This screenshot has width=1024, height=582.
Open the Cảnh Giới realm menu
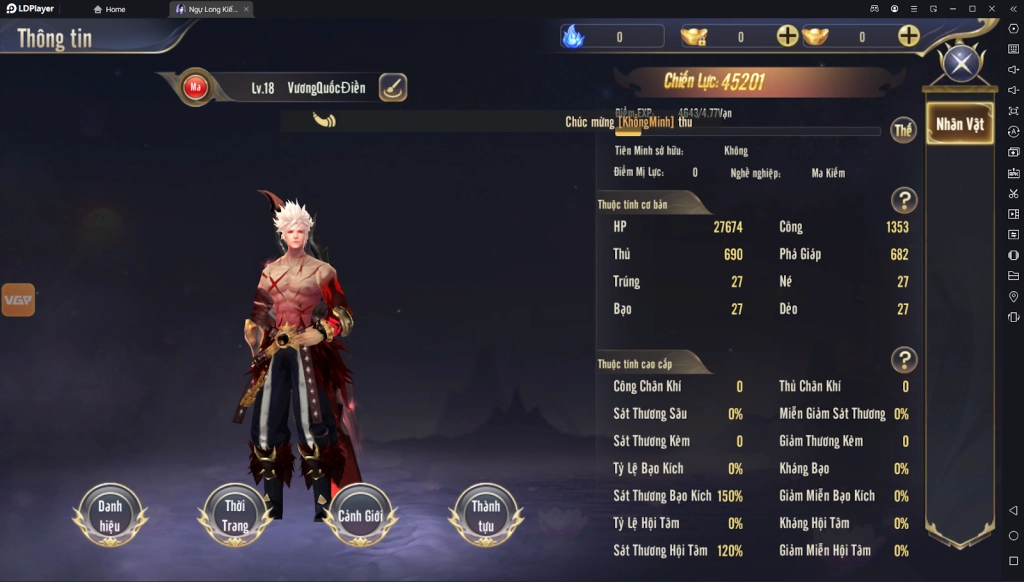coord(361,514)
